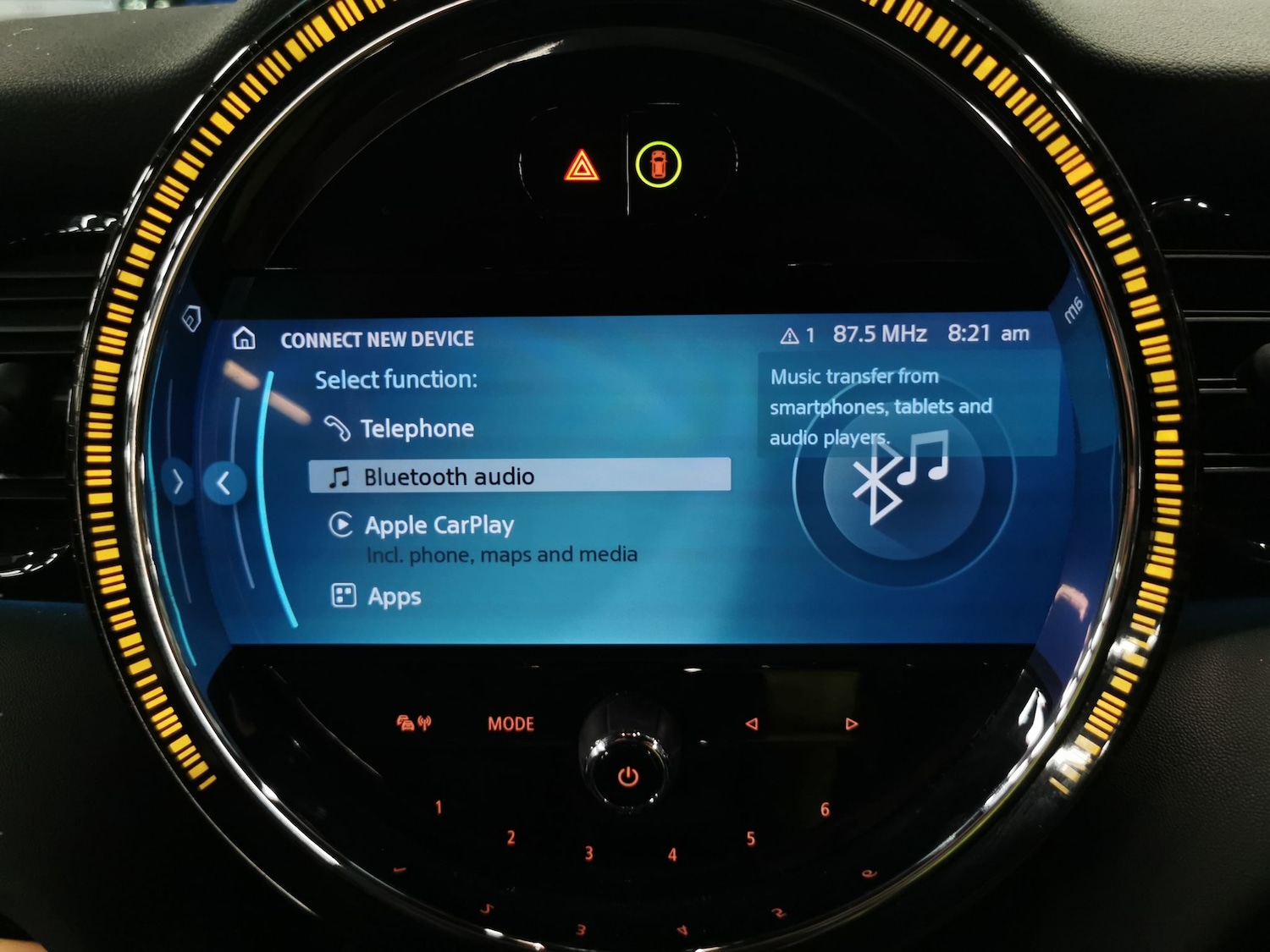The height and width of the screenshot is (952, 1270).
Task: Choose Bluetooth audio from the list
Action: 519,476
